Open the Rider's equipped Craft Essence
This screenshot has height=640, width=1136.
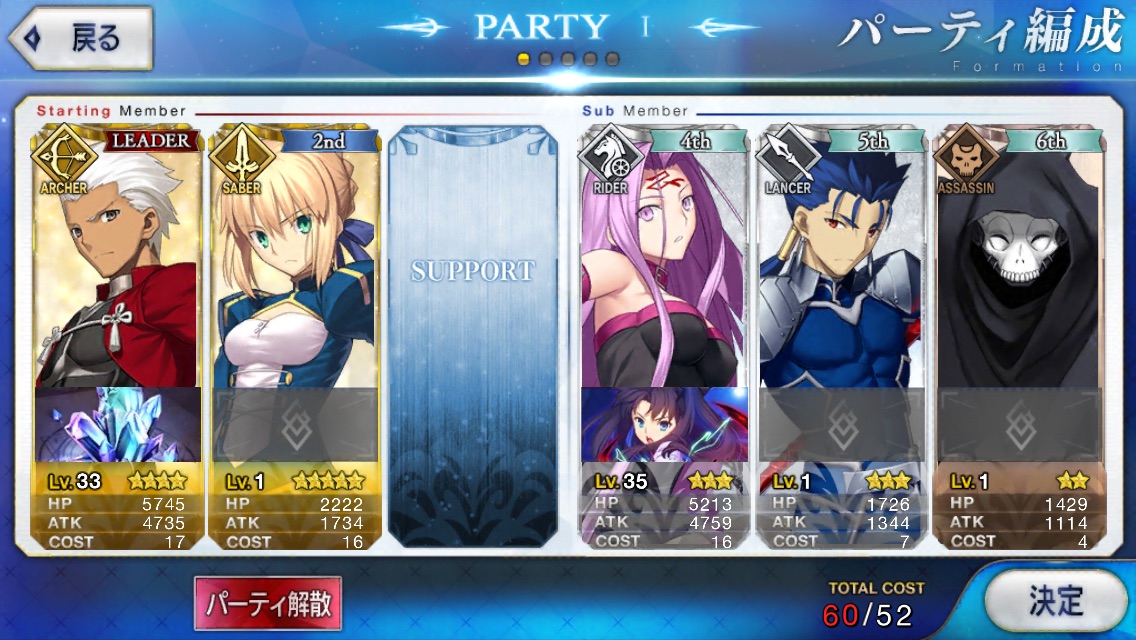tap(664, 425)
